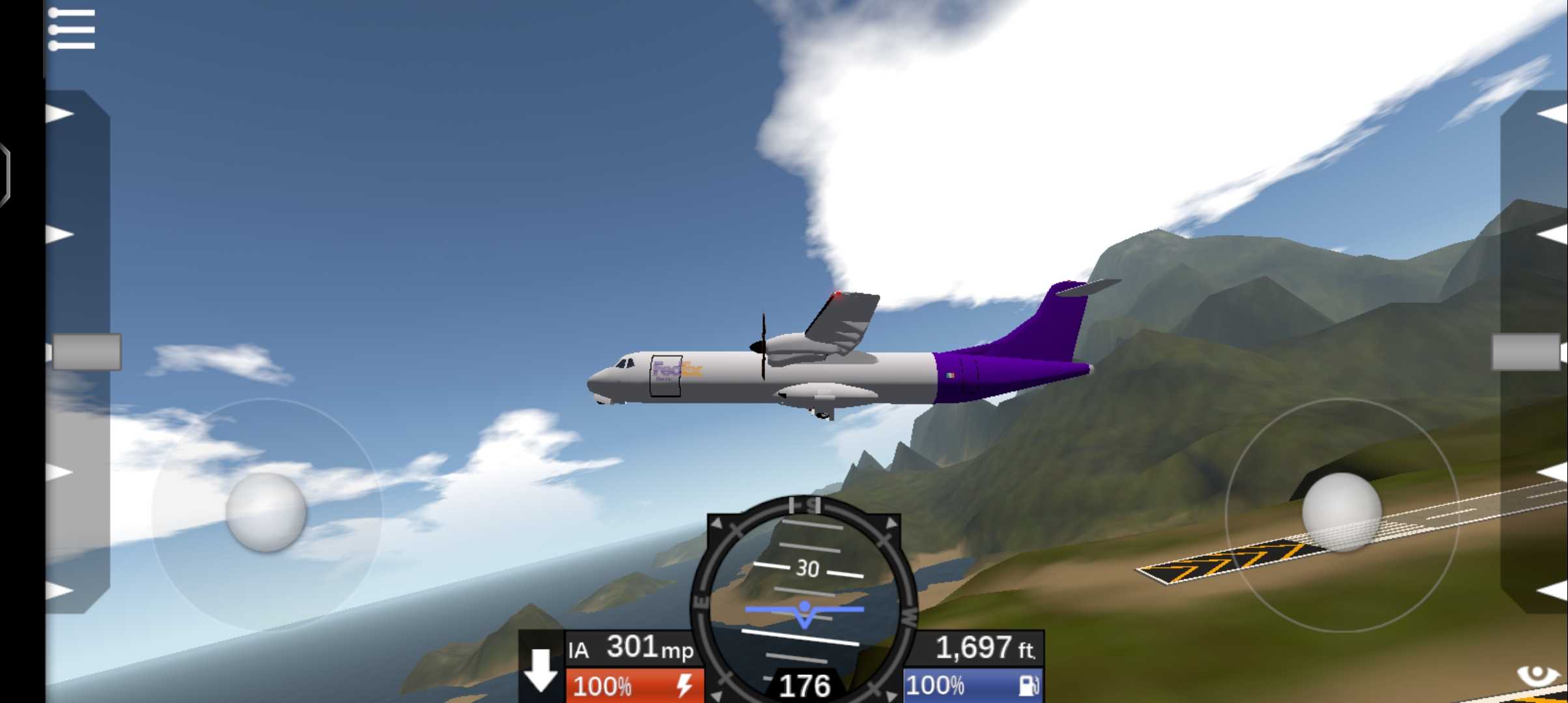Open the hamburger menu icon

tap(72, 29)
